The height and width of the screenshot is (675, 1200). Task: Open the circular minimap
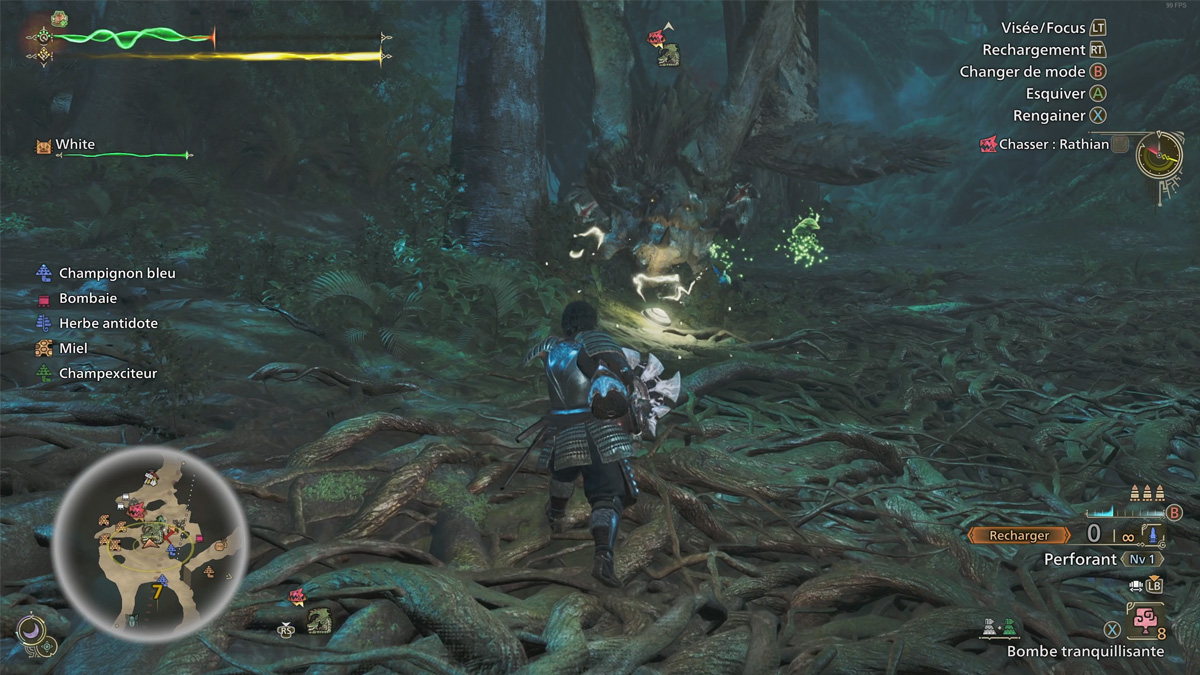[x=150, y=546]
